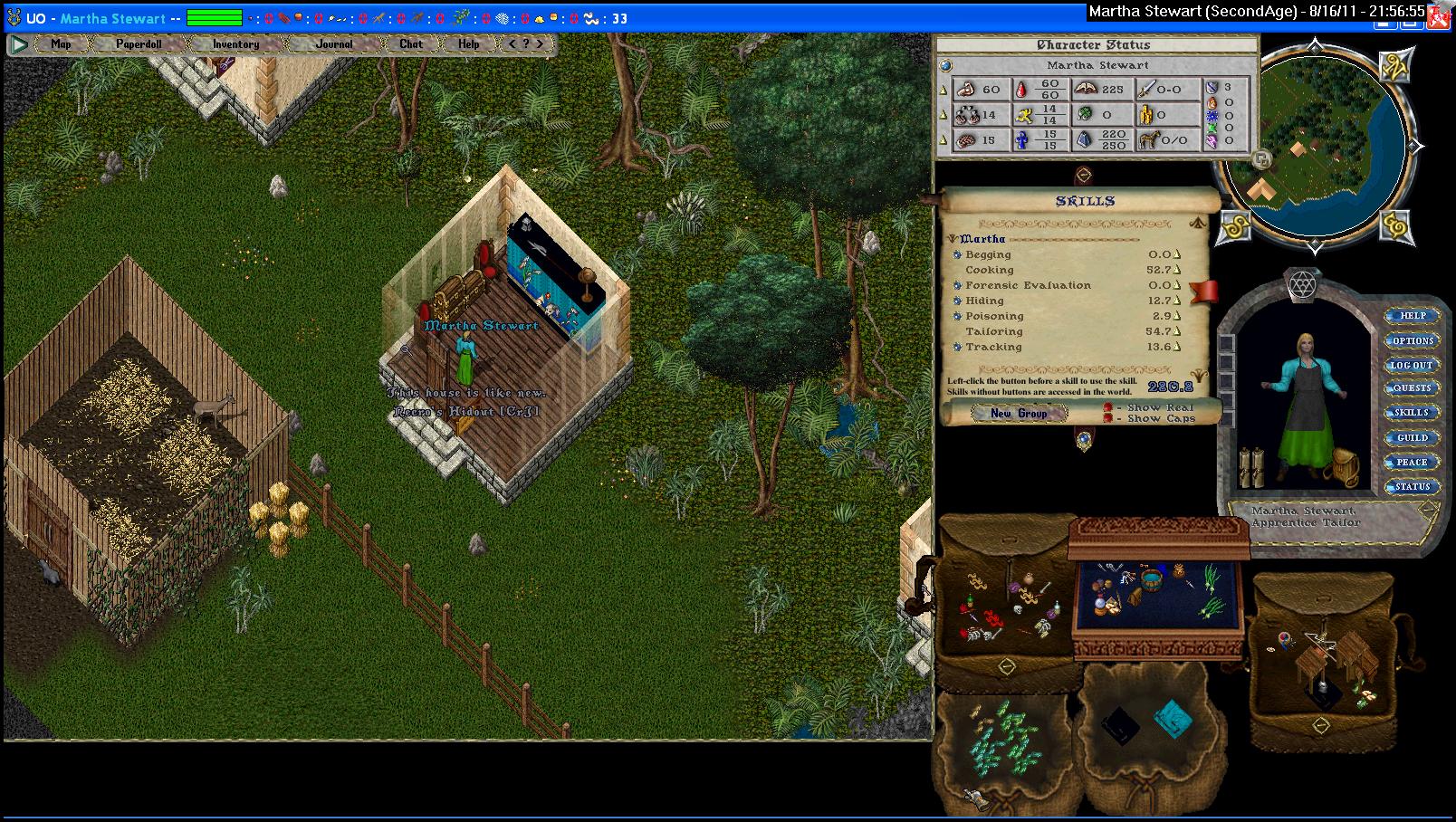Click the Help button in the top menu bar

pos(468,43)
